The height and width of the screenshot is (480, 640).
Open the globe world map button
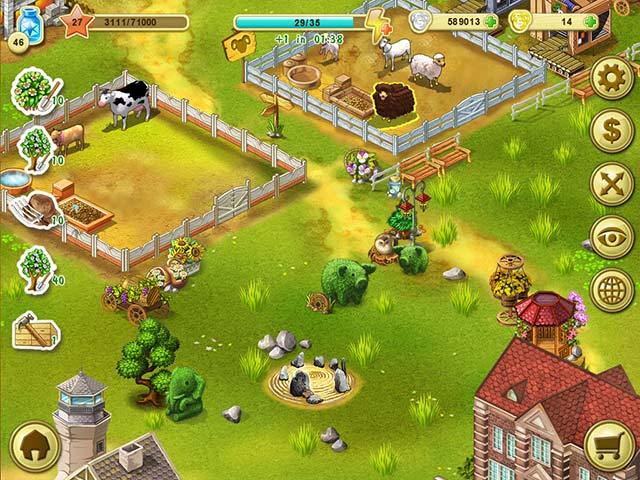click(x=611, y=290)
